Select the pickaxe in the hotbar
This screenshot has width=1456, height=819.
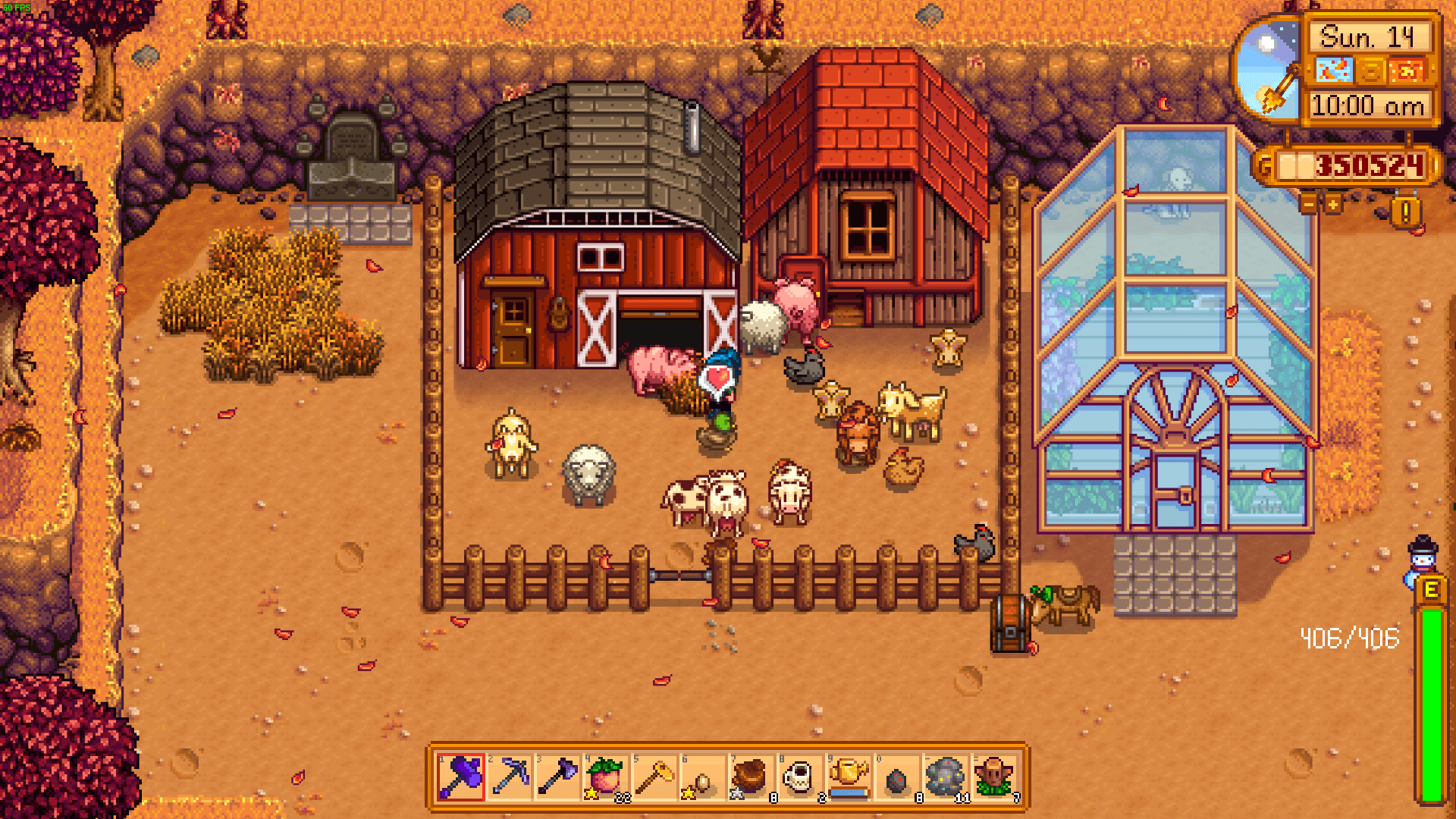(510, 777)
